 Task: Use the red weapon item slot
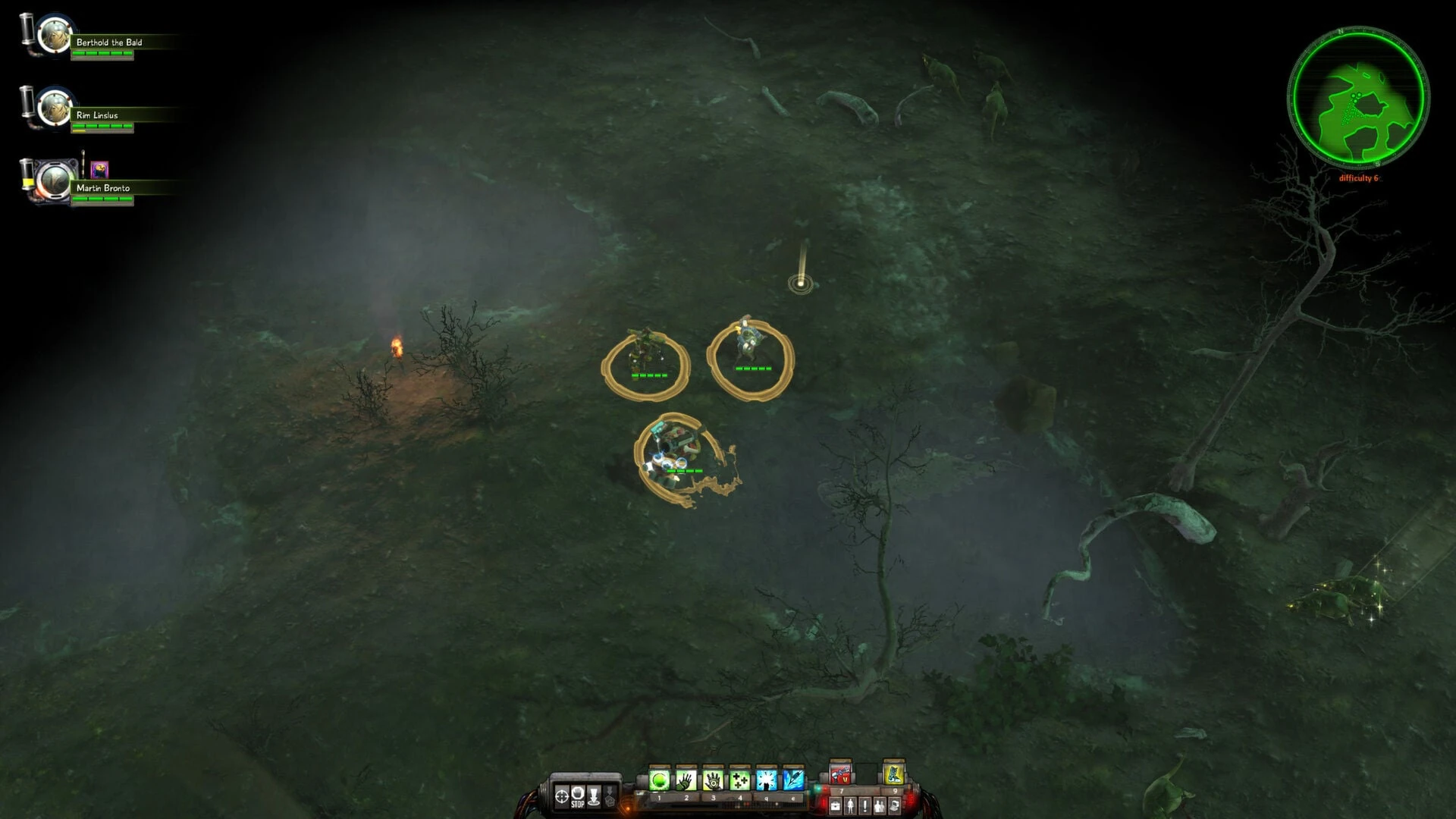click(x=840, y=775)
